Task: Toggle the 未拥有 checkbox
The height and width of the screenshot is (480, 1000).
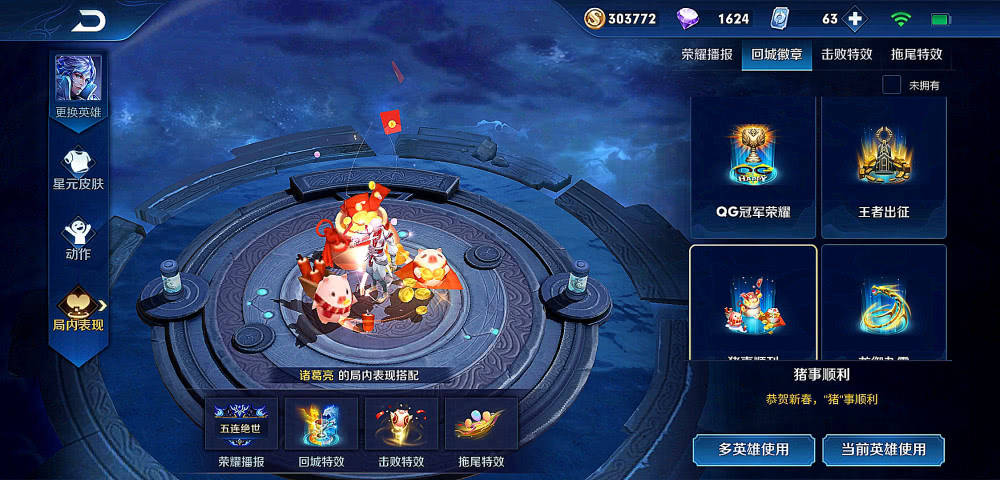Action: pos(891,85)
